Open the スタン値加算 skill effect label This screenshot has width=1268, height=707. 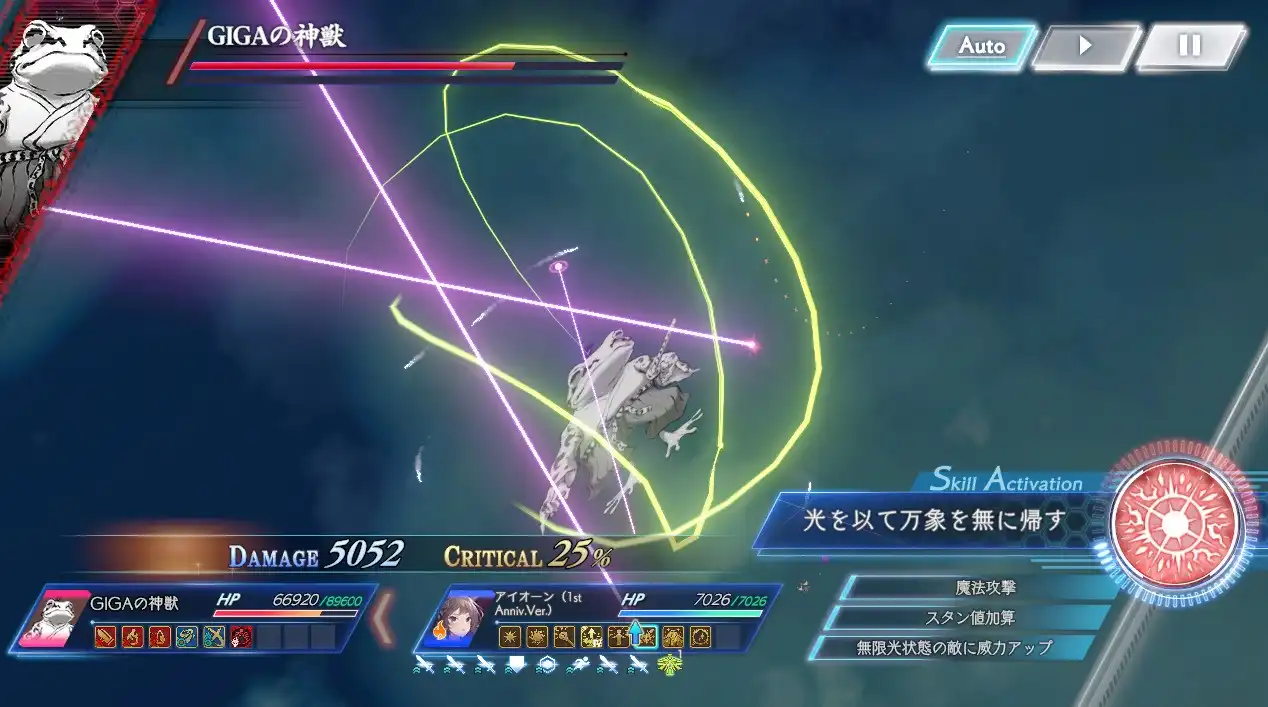point(970,618)
